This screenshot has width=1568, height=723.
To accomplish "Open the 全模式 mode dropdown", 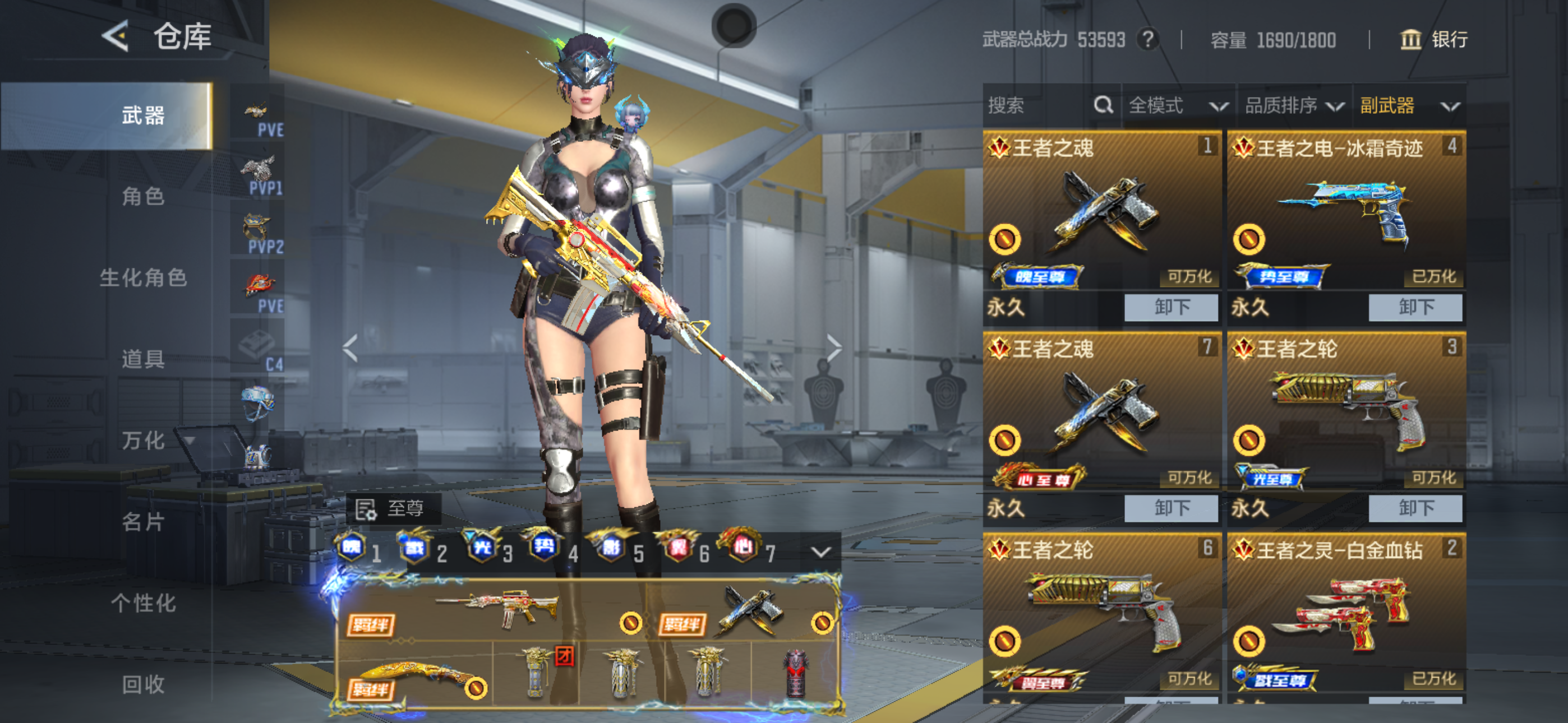I will pyautogui.click(x=1177, y=106).
